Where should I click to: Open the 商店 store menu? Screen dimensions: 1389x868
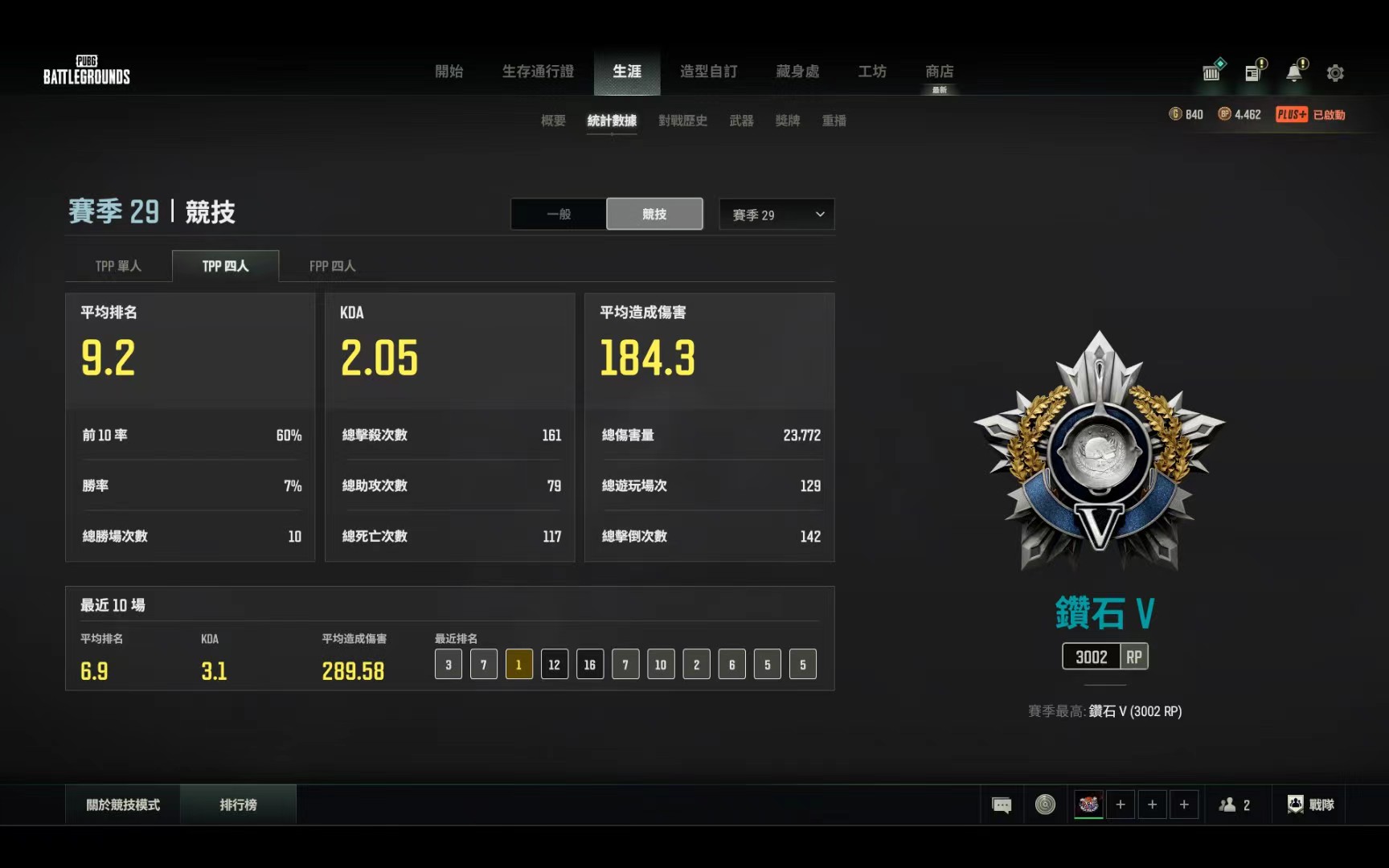coord(939,72)
